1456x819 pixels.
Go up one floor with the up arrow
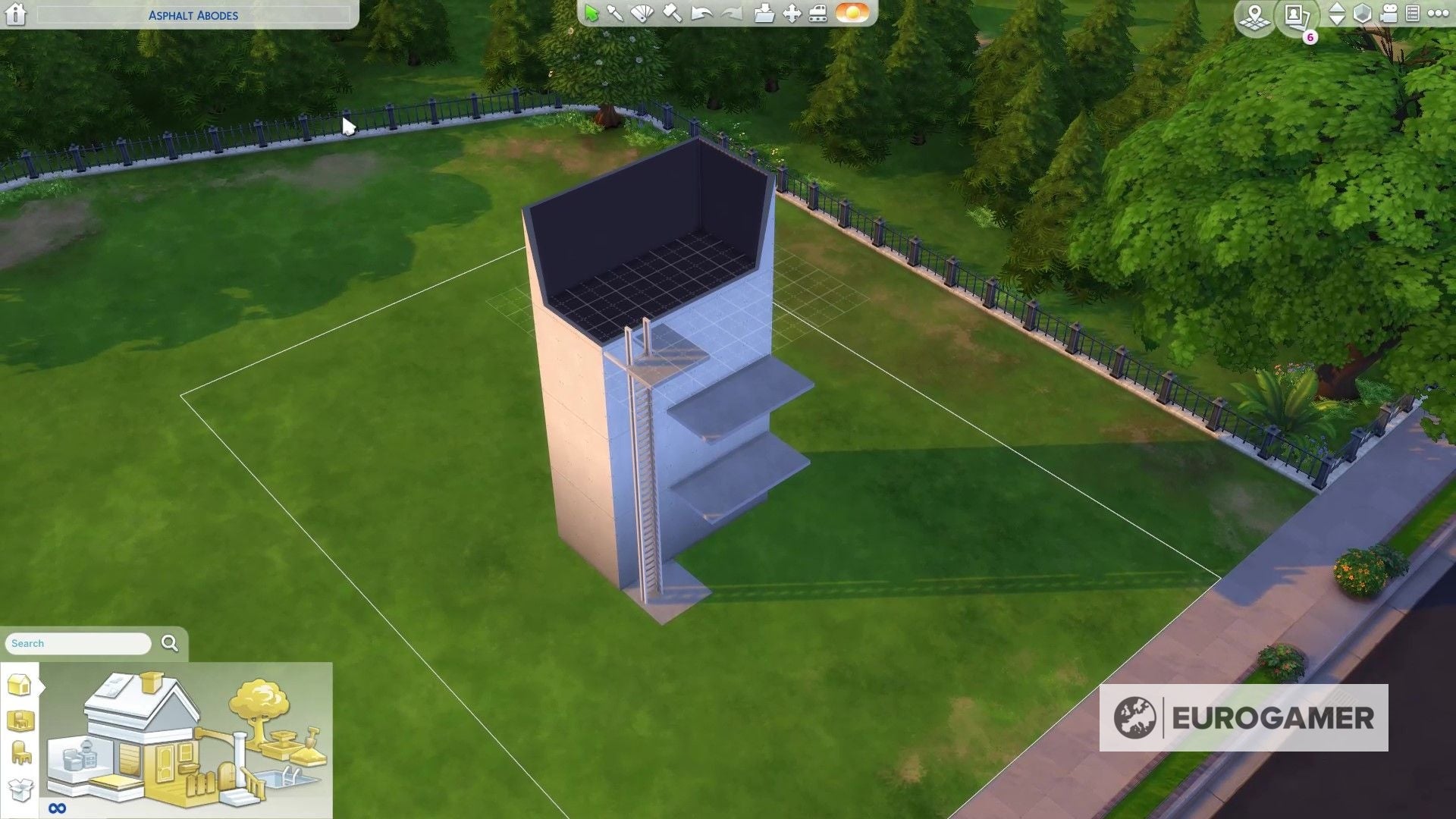[x=1338, y=8]
